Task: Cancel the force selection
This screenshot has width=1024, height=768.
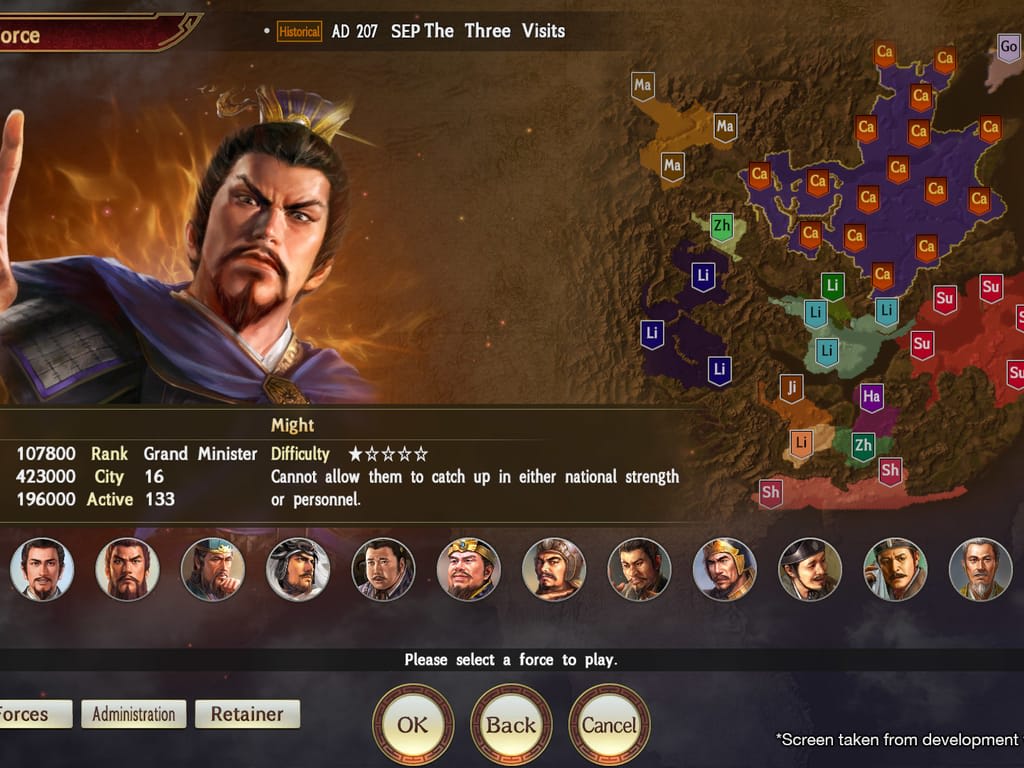Action: (609, 724)
